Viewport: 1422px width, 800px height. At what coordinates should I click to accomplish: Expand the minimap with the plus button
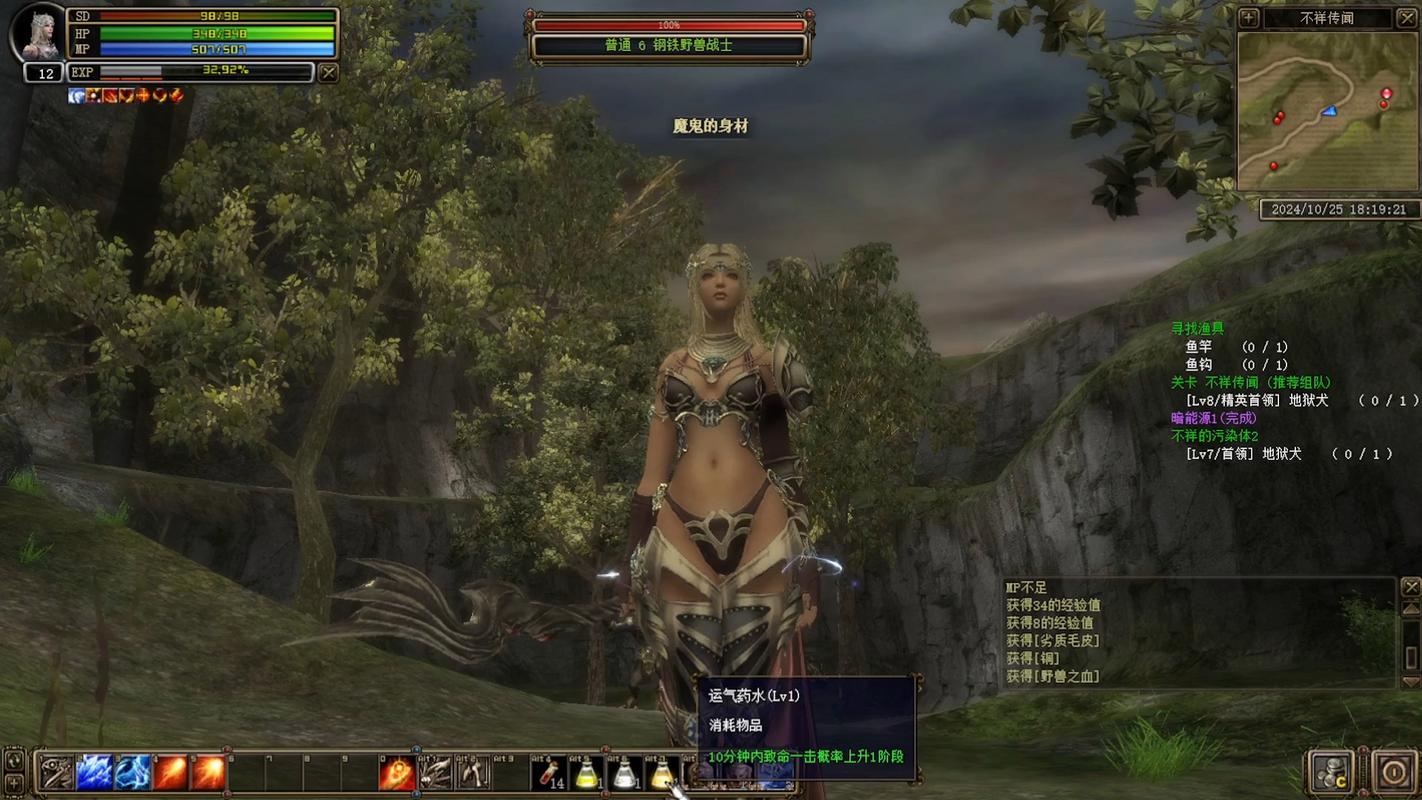click(1249, 18)
